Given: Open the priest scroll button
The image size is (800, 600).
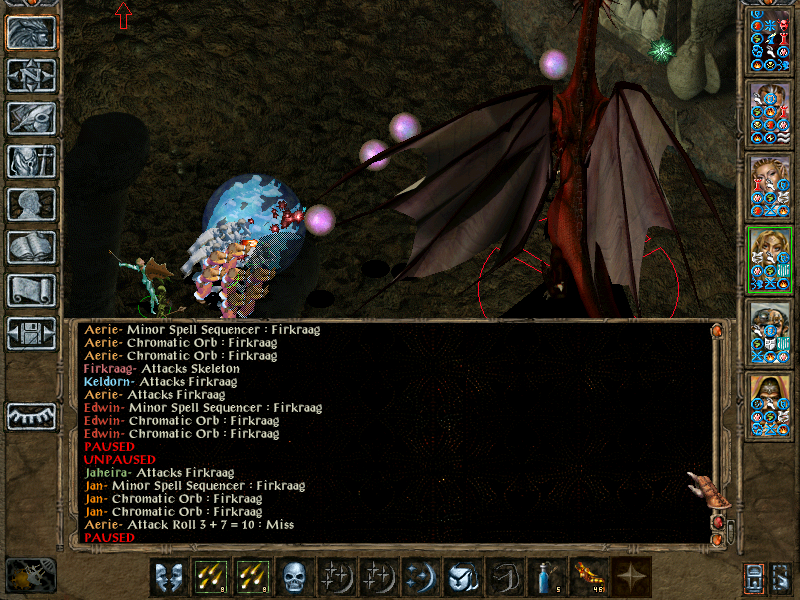Looking at the screenshot, I should pos(31,290).
